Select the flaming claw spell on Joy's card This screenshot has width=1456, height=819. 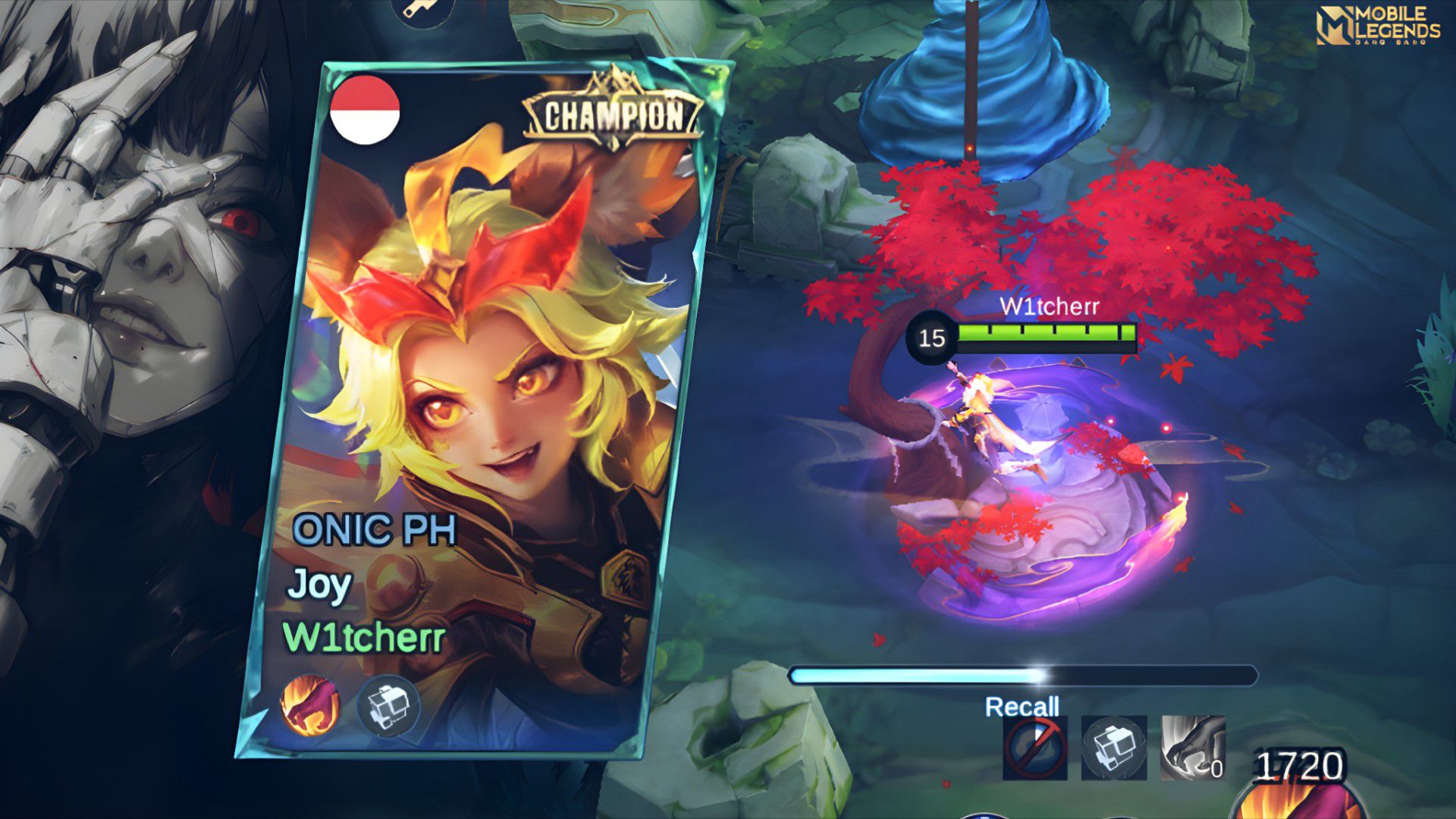coord(309,706)
